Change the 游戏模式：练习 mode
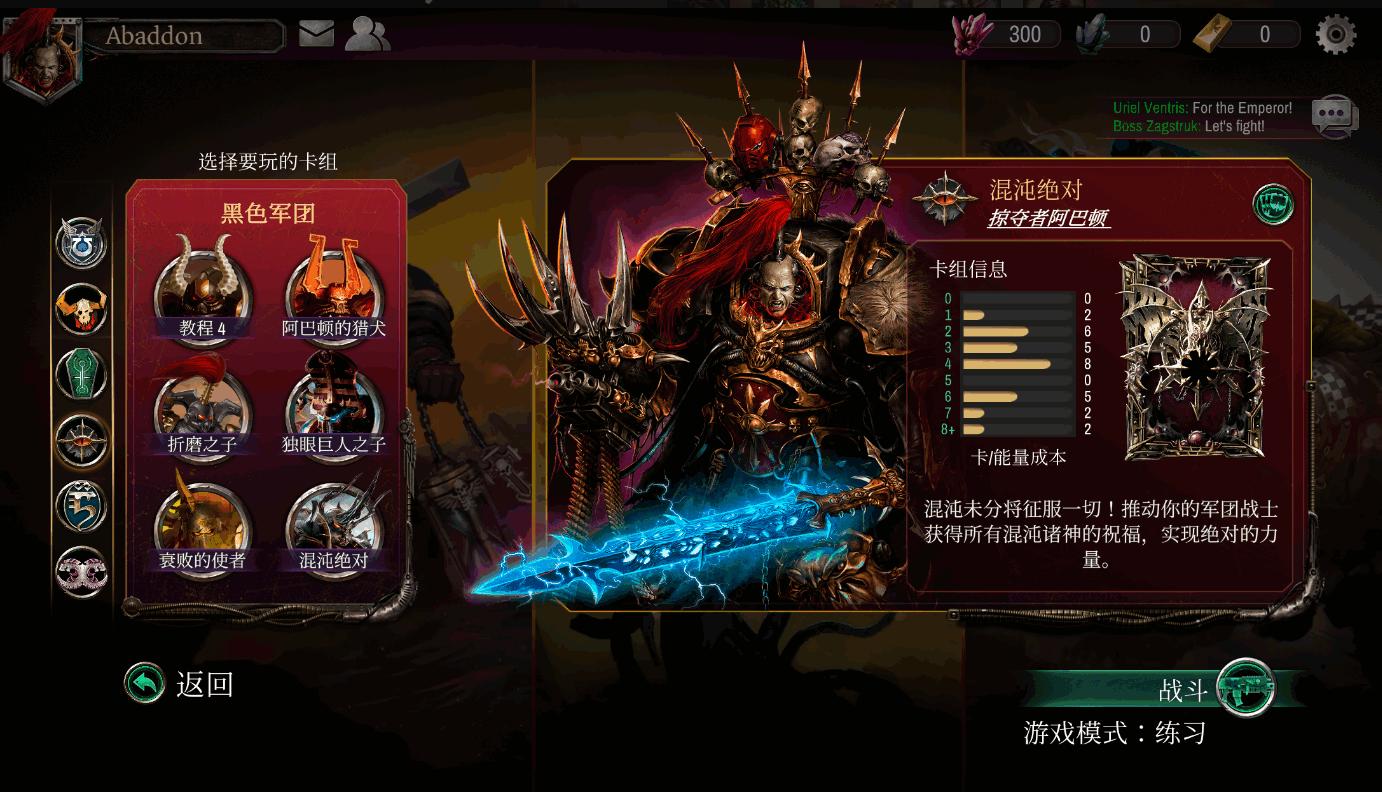1382x792 pixels. [x=1113, y=732]
